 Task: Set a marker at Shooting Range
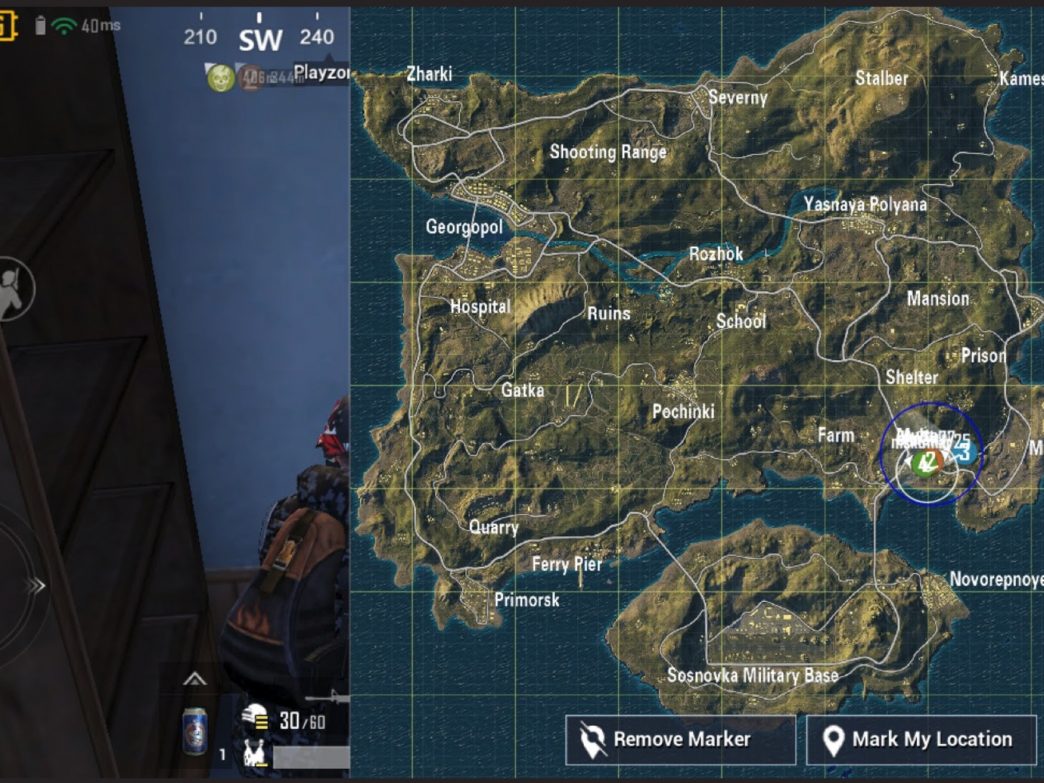click(608, 152)
